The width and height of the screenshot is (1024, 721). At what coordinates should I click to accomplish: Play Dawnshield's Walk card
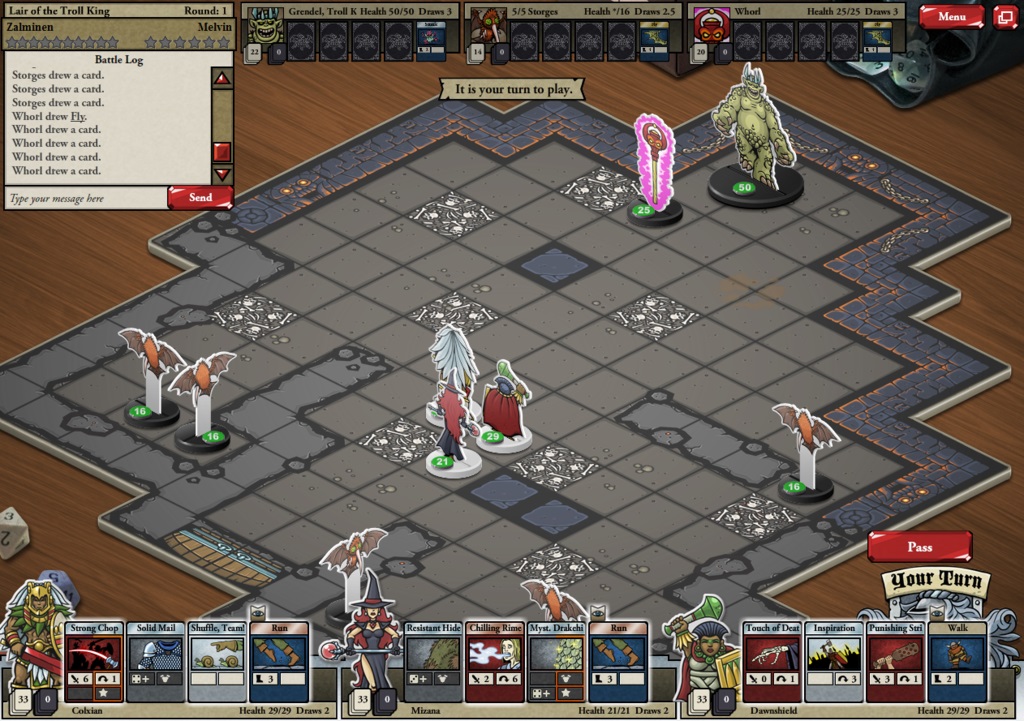point(957,662)
